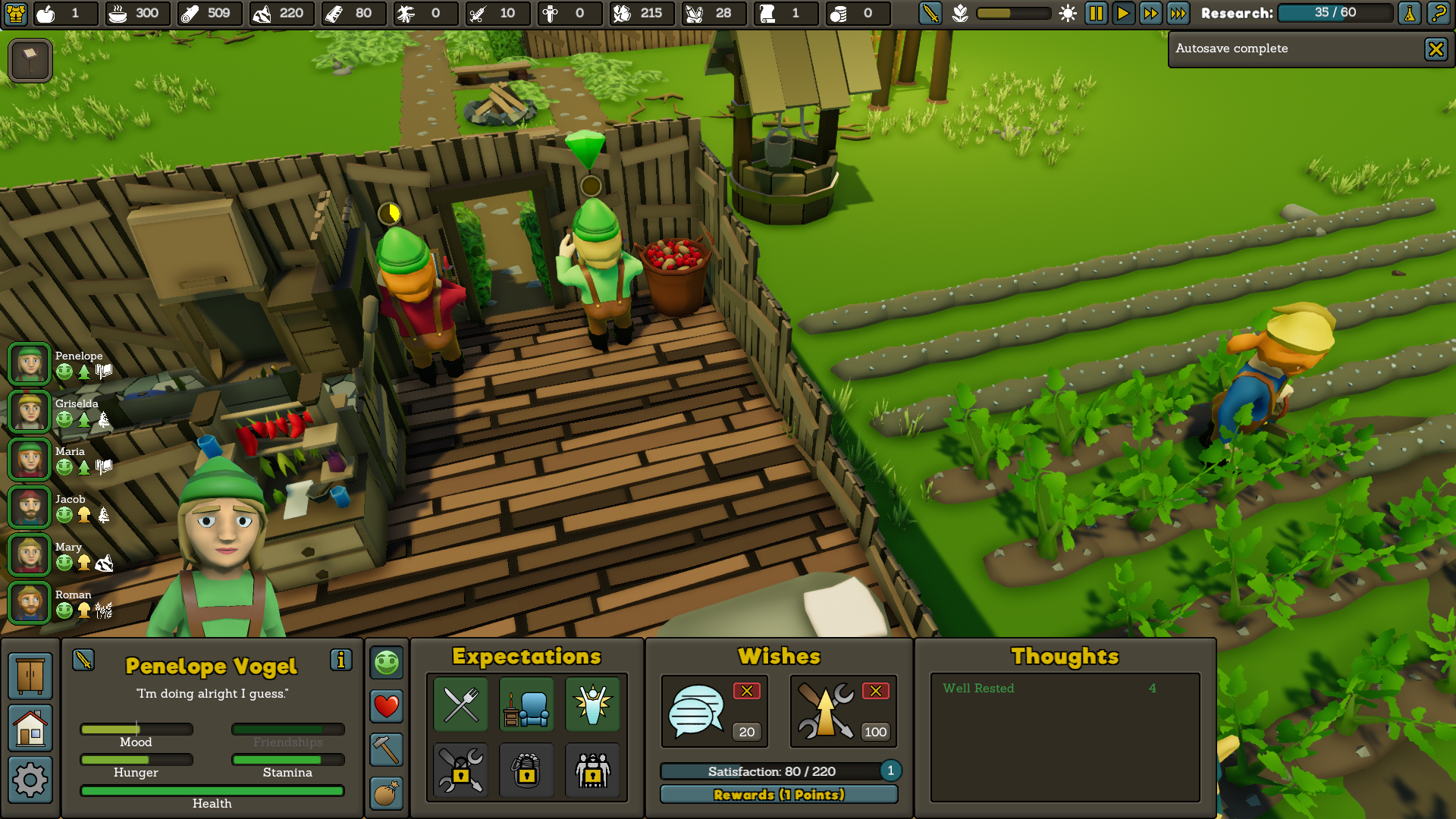Select Griselda from the gnome list
This screenshot has height=819, width=1456.
pos(30,412)
